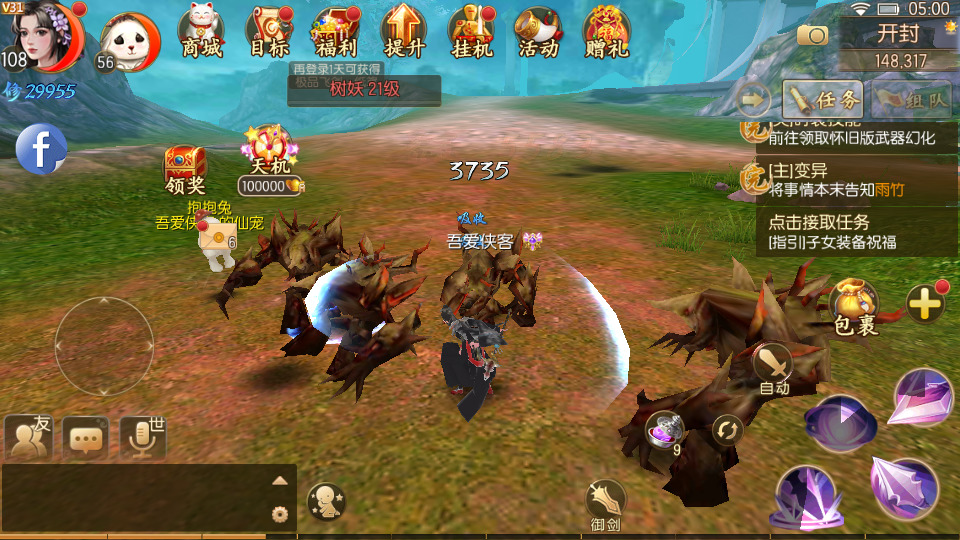Viewport: 960px width, 540px height.
Task: Claim rewards from 领奖 treasure chest
Action: pyautogui.click(x=185, y=168)
